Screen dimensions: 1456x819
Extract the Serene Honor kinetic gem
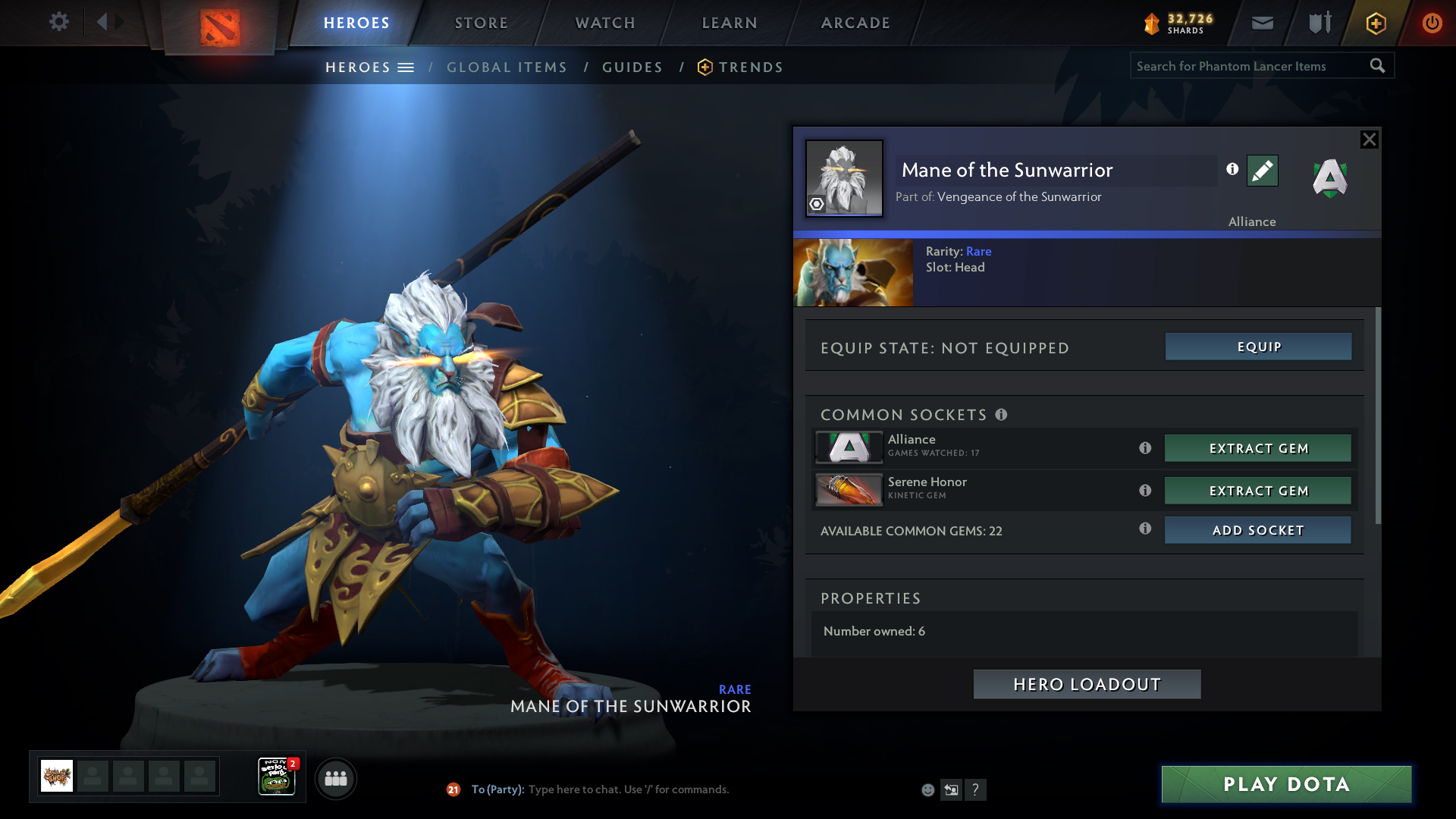(1257, 491)
